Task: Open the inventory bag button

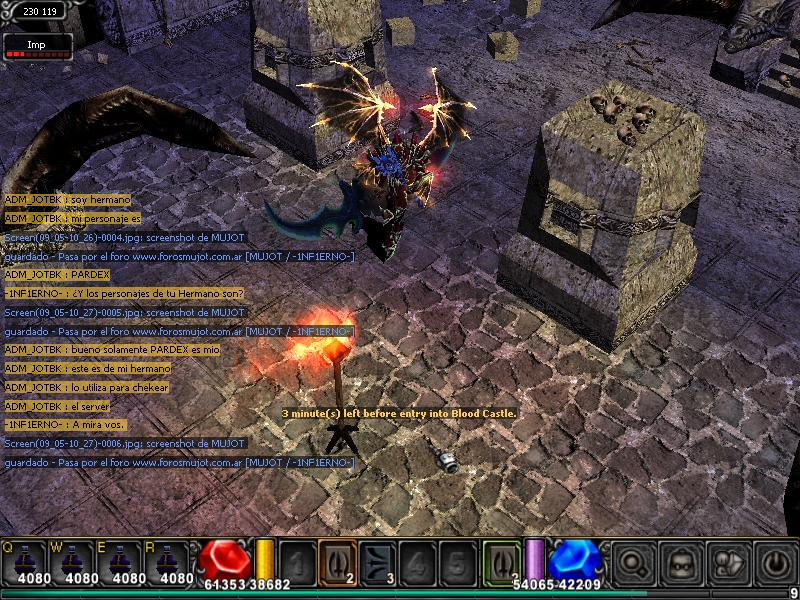Action: 680,562
